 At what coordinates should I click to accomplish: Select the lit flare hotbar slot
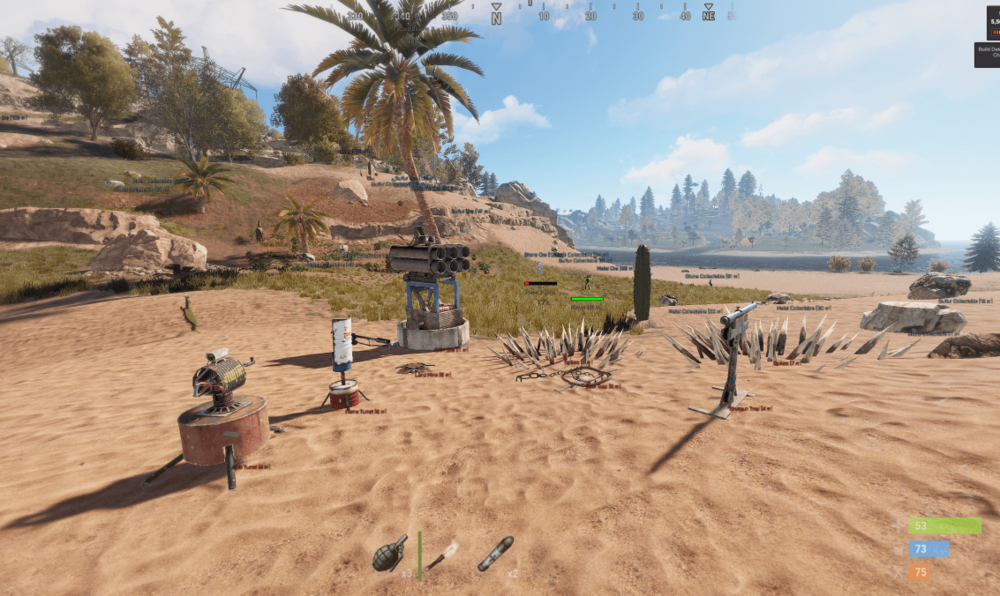pyautogui.click(x=442, y=555)
